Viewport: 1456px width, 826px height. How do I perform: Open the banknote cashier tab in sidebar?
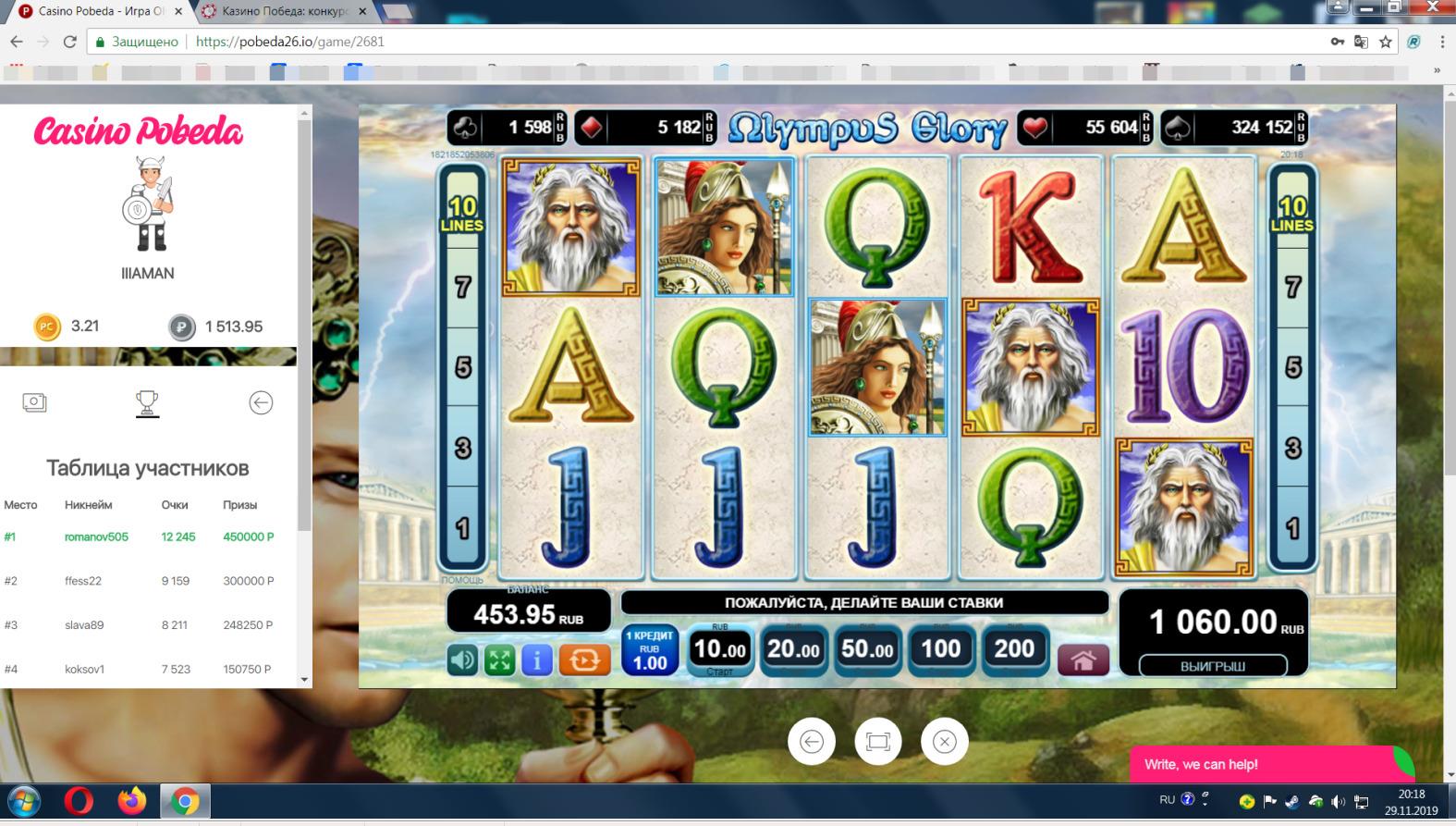click(34, 402)
